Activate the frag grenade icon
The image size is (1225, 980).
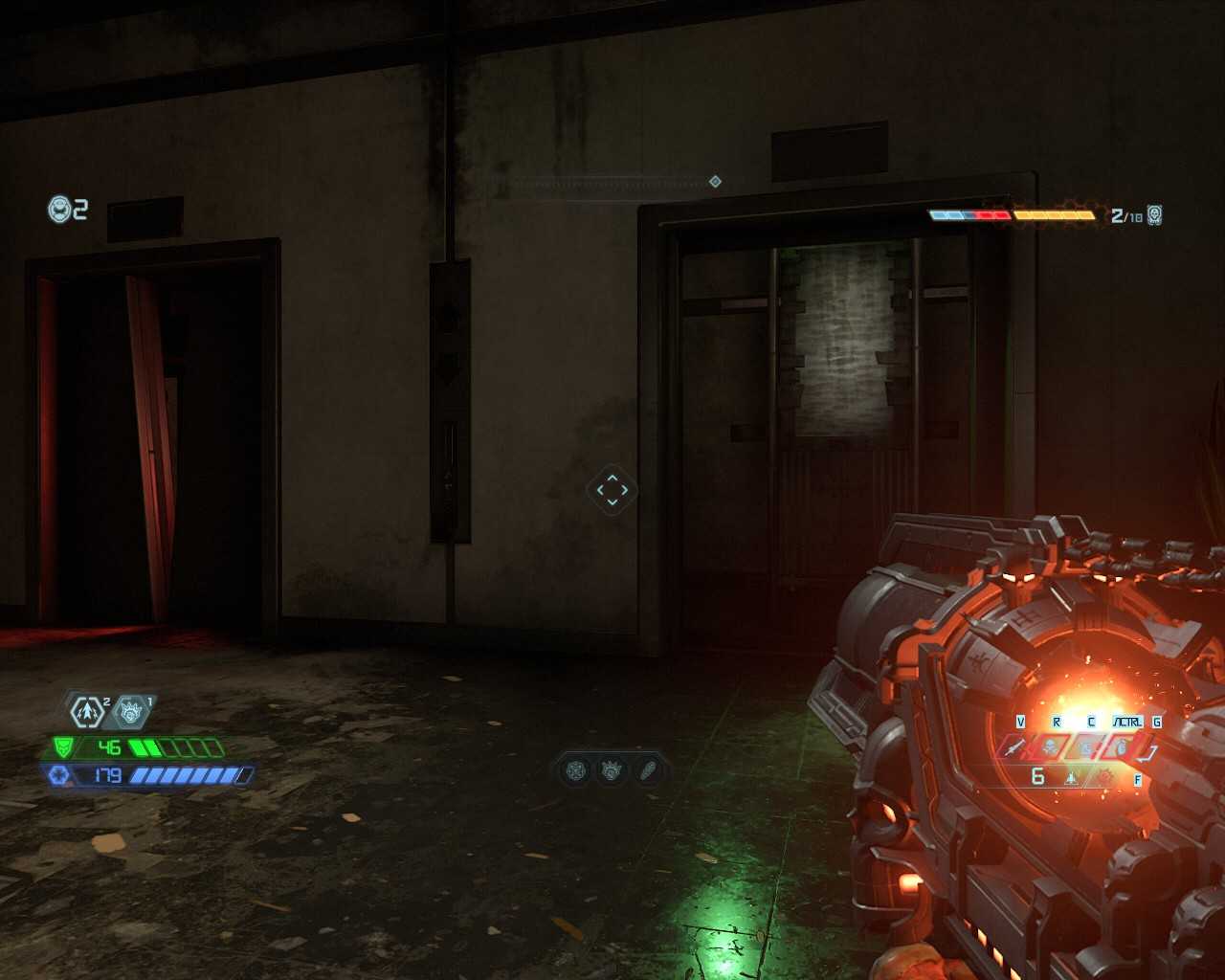click(x=1121, y=746)
